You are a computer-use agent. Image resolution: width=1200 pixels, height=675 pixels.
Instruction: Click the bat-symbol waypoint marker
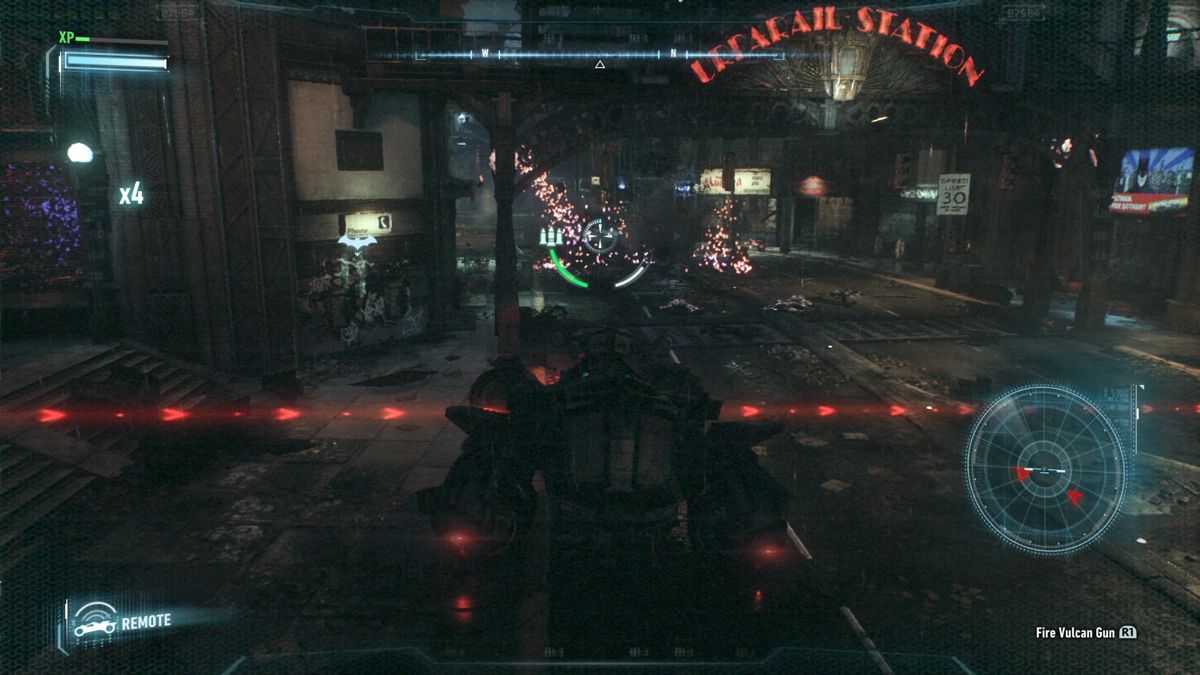point(357,241)
